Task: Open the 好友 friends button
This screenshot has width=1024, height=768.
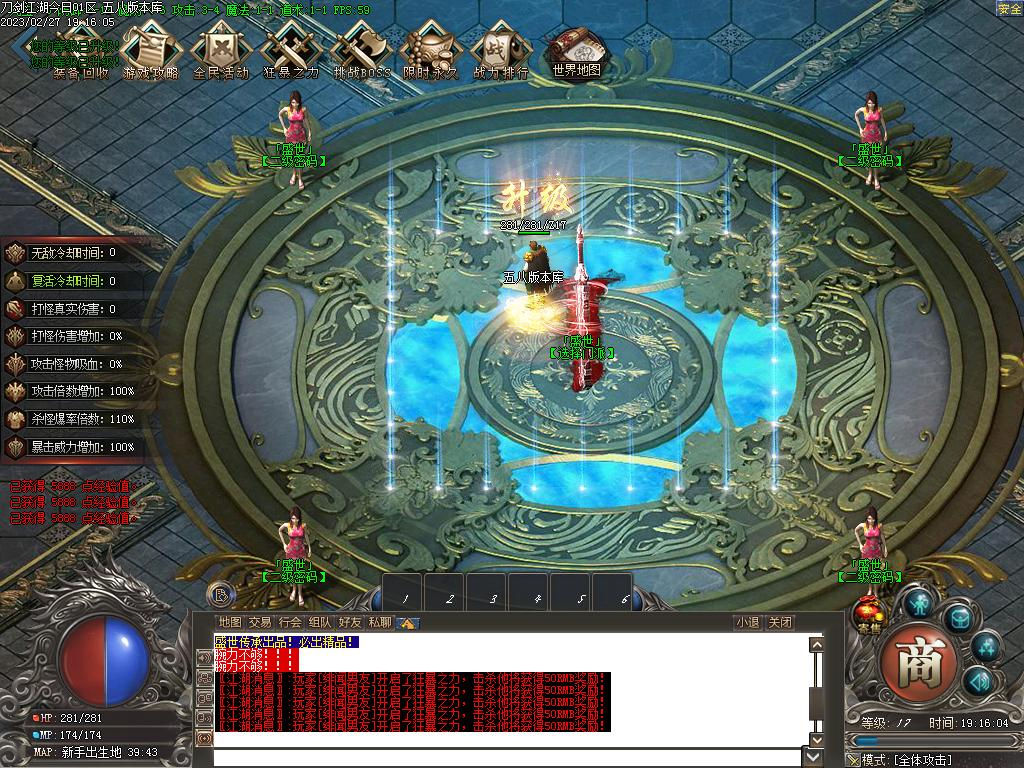Action: click(350, 622)
